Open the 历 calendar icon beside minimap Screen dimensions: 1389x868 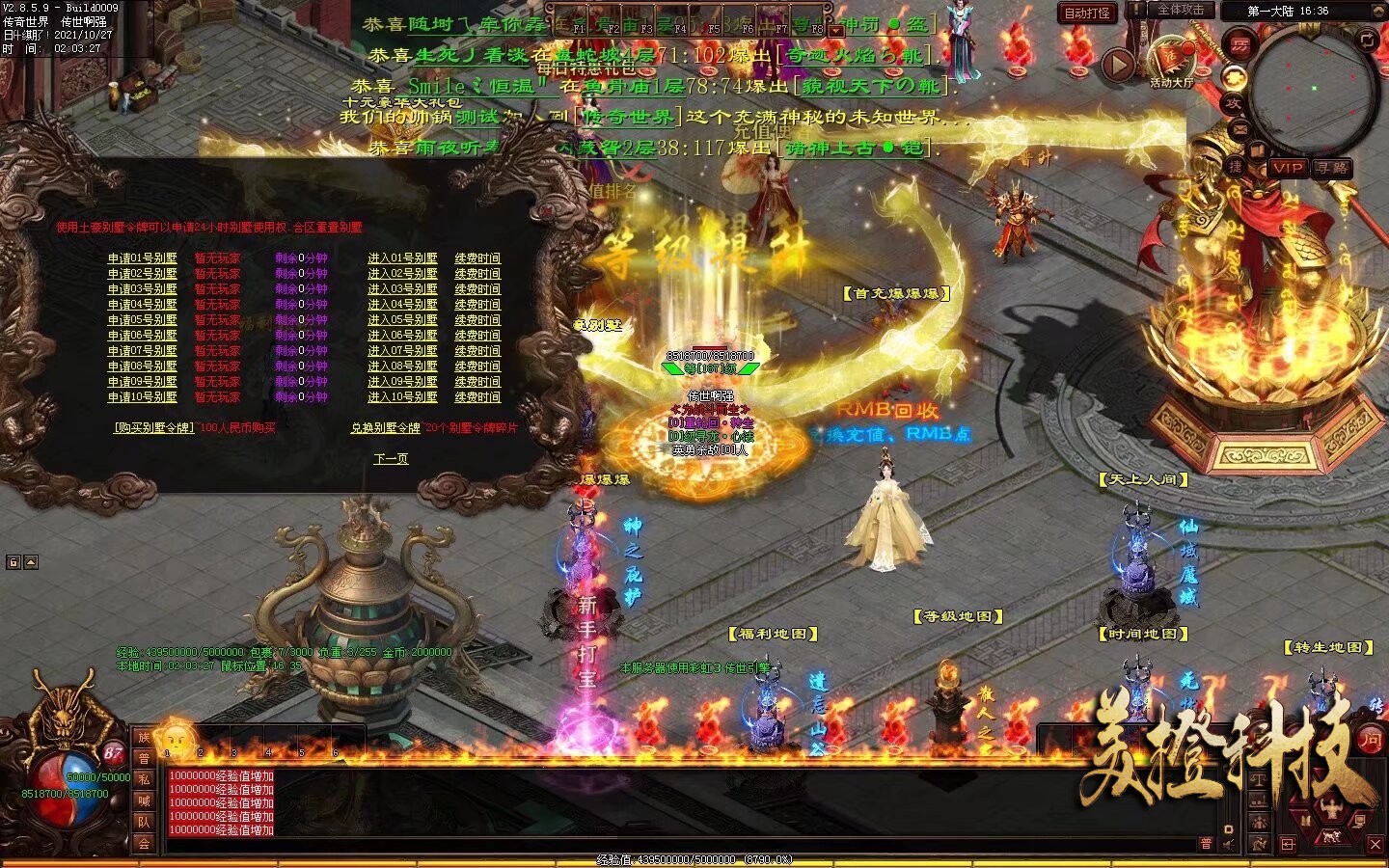pos(1239,44)
